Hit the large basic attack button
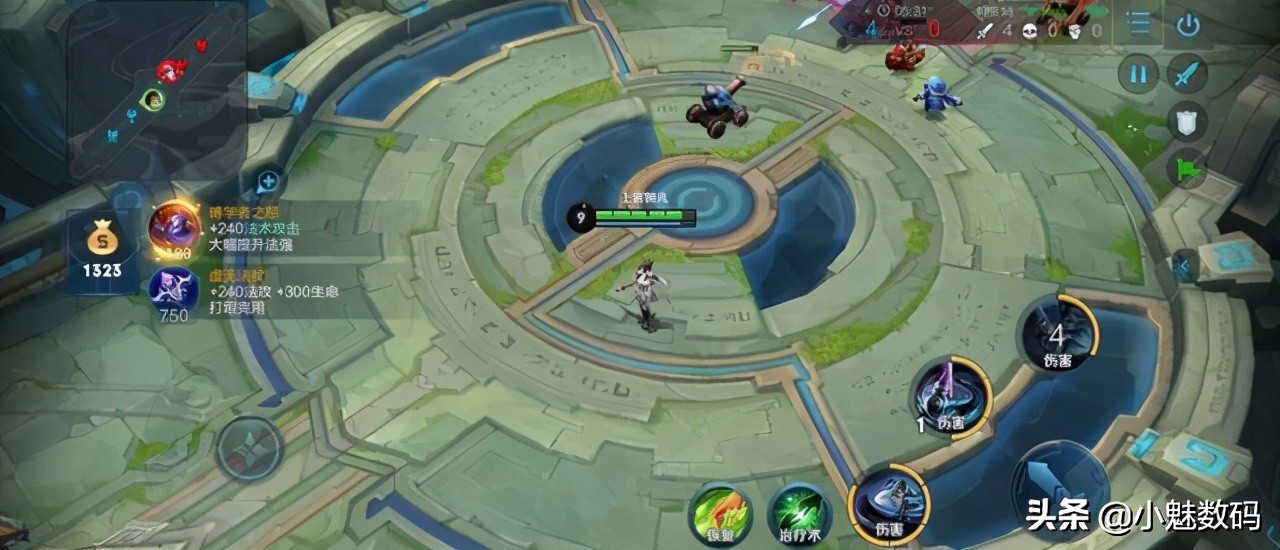This screenshot has width=1280, height=550. coord(1060,490)
